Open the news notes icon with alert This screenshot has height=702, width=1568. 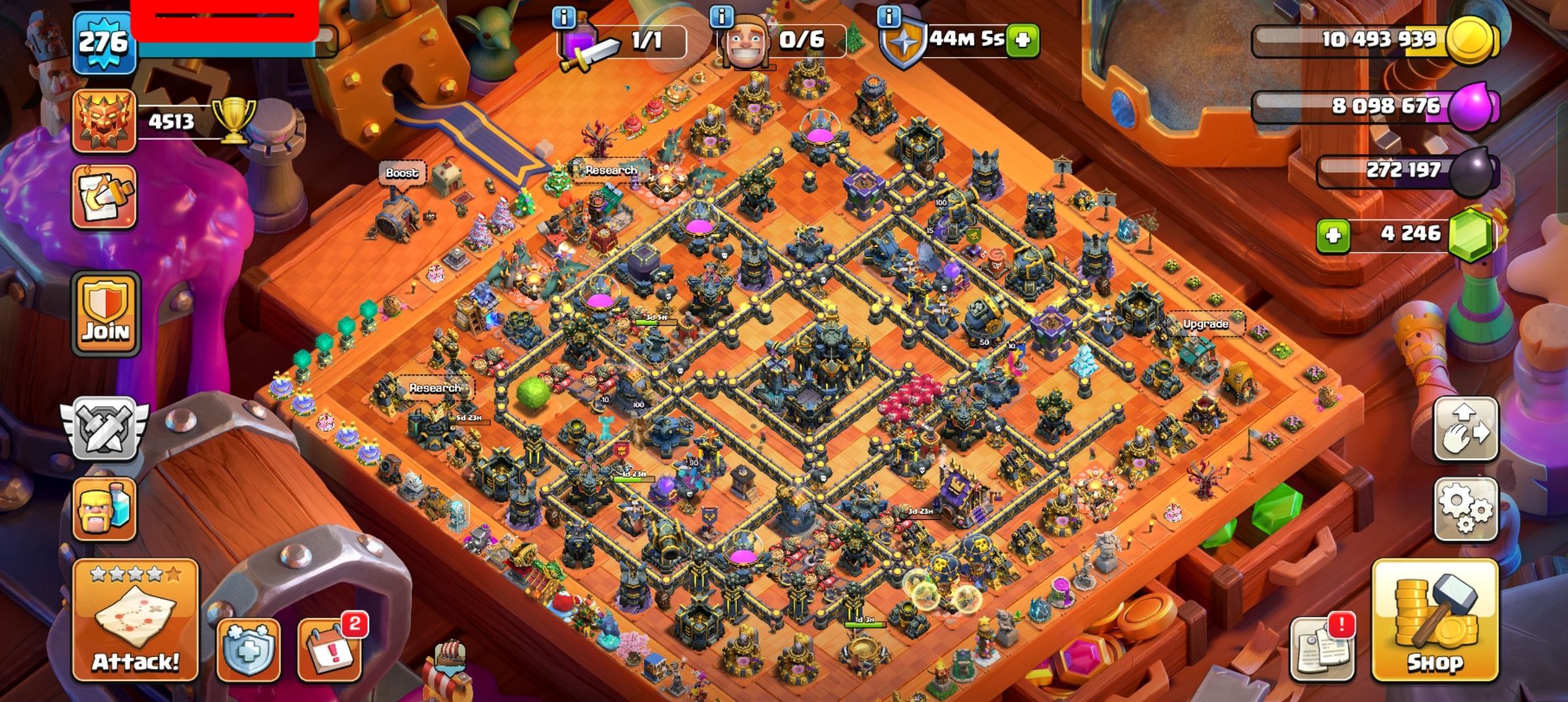[x=1323, y=647]
